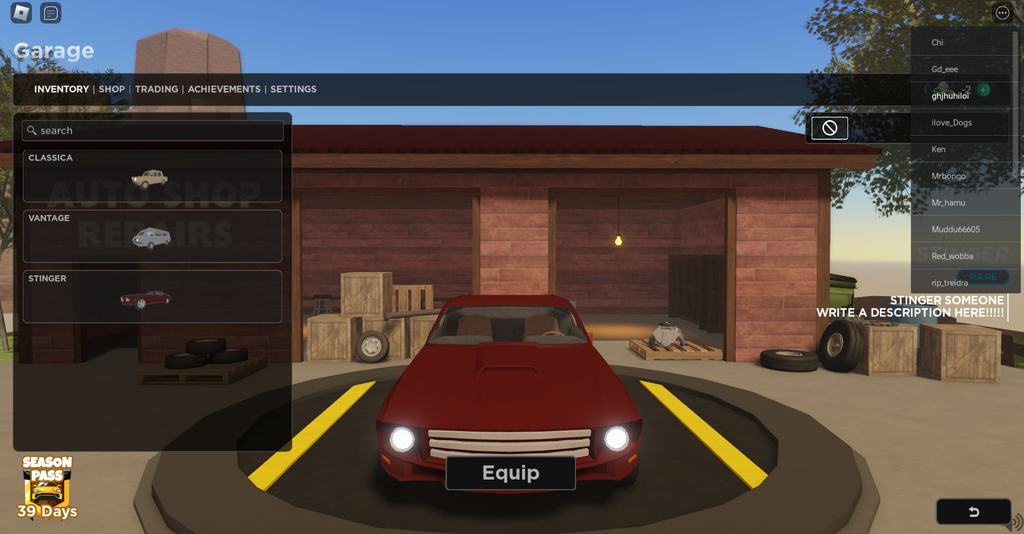Switch to the Inventory tab
The height and width of the screenshot is (534, 1024).
(x=61, y=89)
